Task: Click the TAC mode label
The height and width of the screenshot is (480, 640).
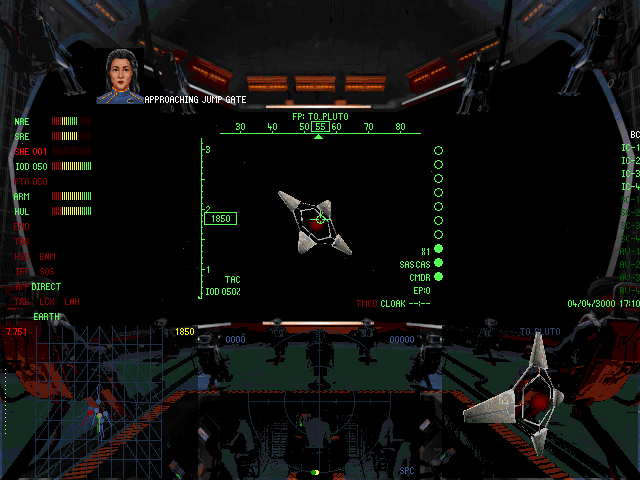Action: pyautogui.click(x=232, y=279)
